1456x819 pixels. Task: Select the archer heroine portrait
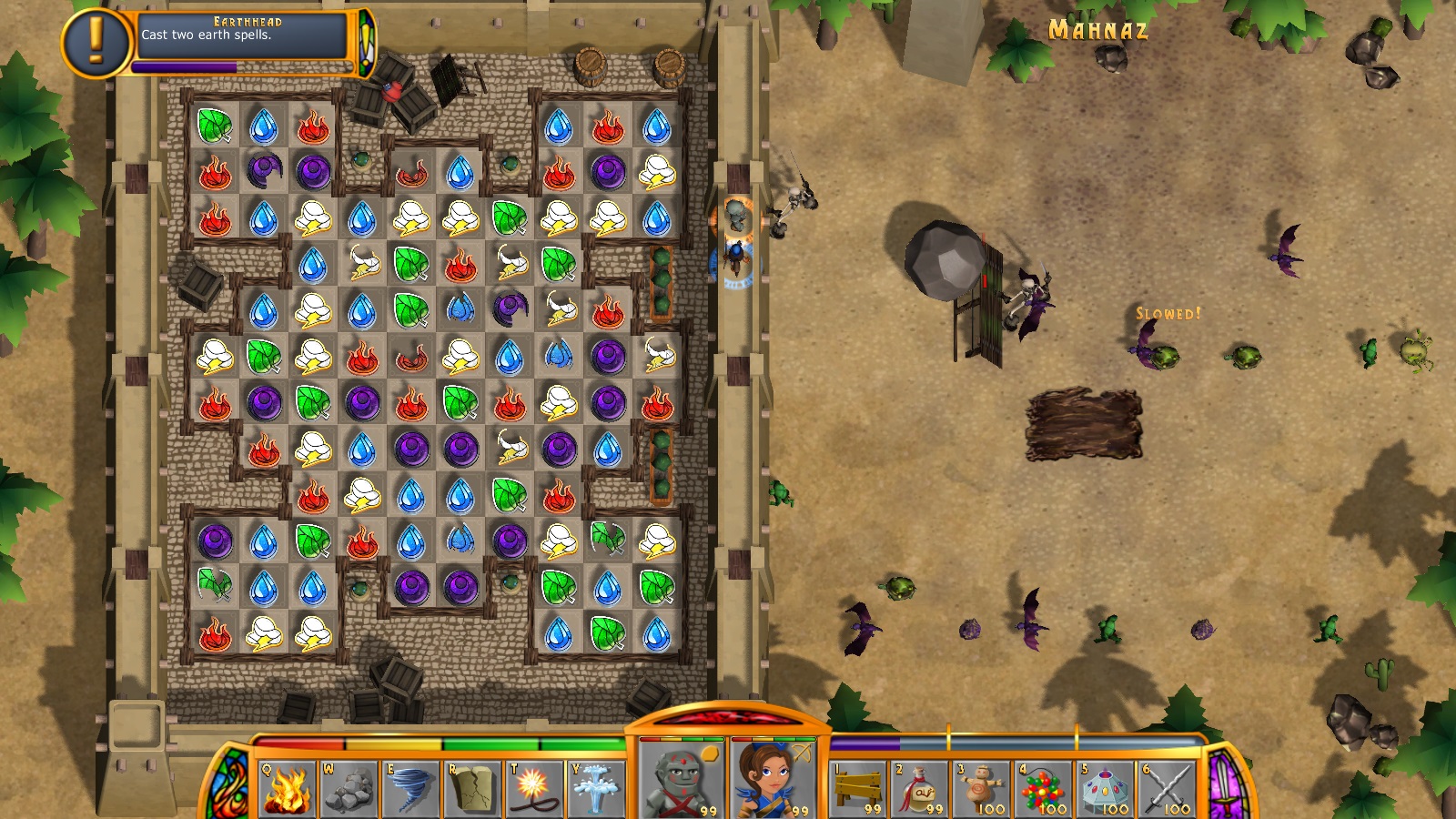(x=772, y=781)
